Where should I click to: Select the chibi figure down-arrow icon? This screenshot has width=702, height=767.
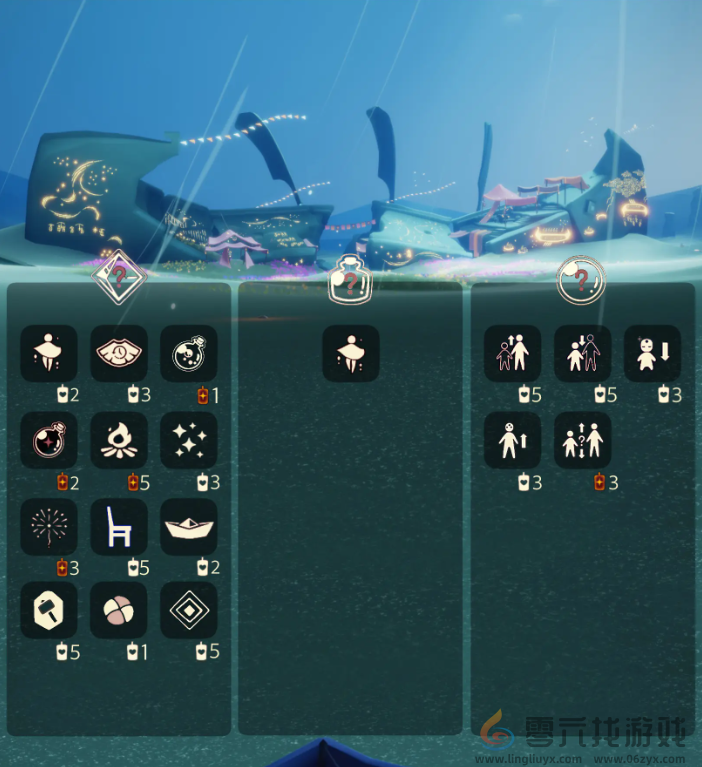(x=652, y=353)
